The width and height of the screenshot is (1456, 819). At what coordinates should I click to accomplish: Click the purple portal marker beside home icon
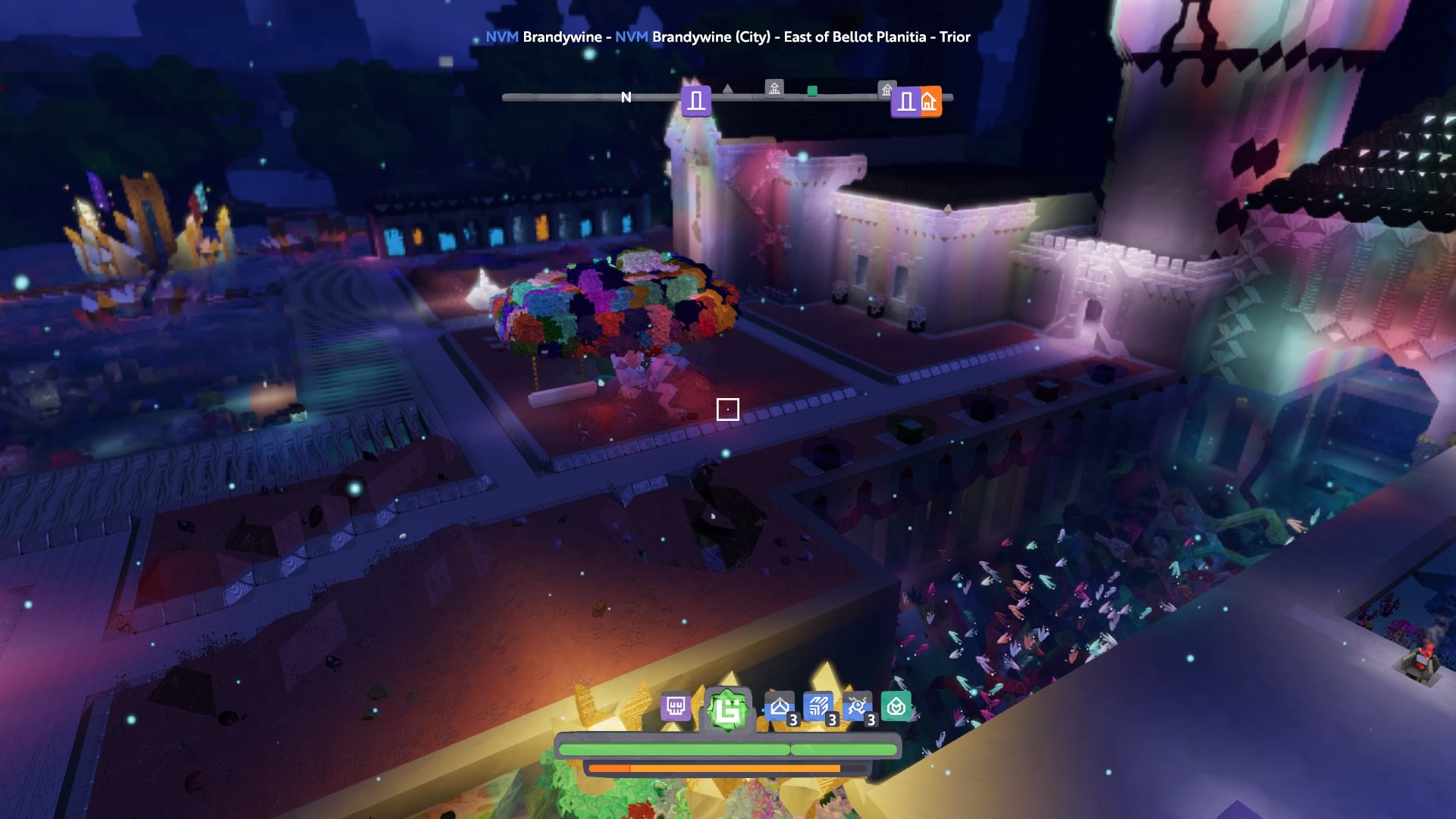(x=905, y=102)
